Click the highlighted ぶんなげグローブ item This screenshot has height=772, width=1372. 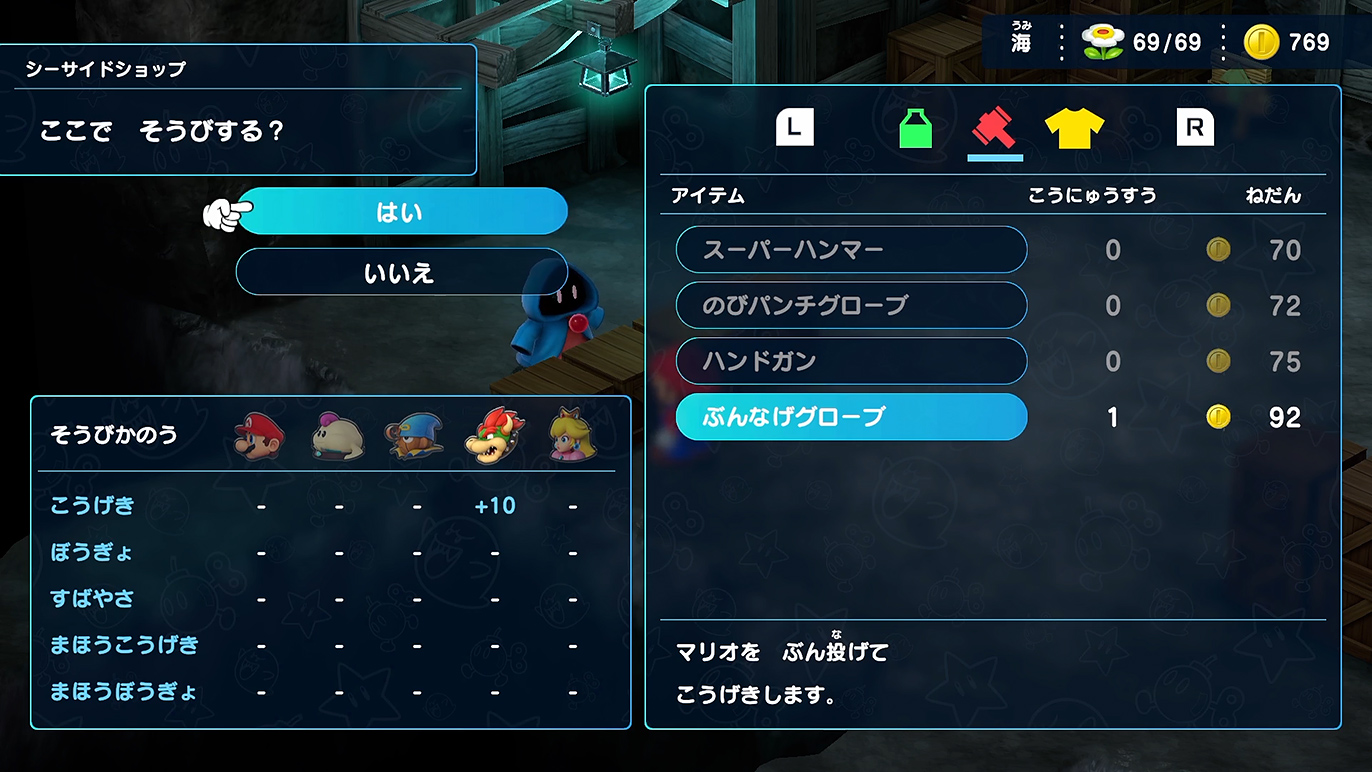tap(851, 416)
